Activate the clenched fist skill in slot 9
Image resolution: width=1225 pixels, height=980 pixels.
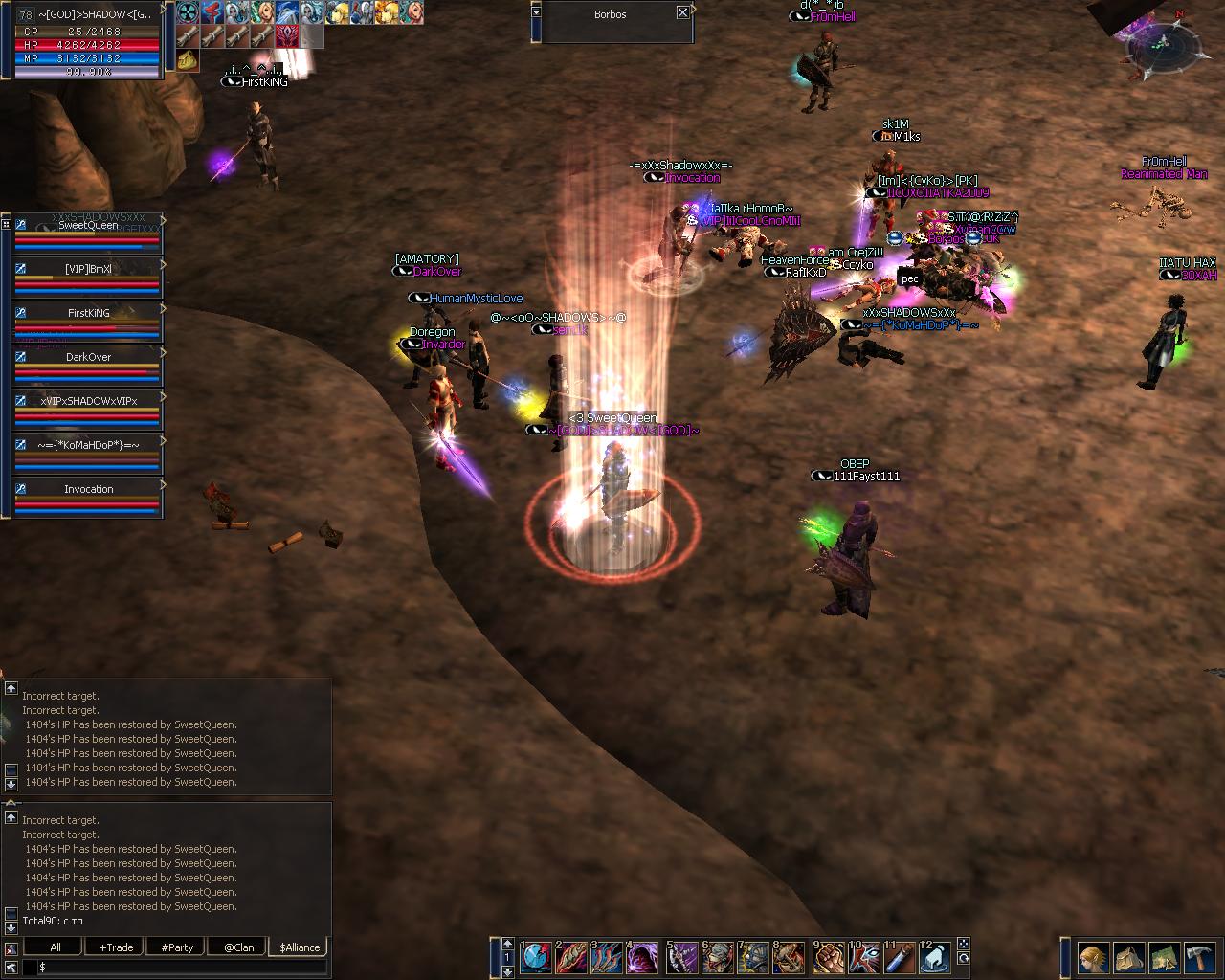(x=829, y=956)
